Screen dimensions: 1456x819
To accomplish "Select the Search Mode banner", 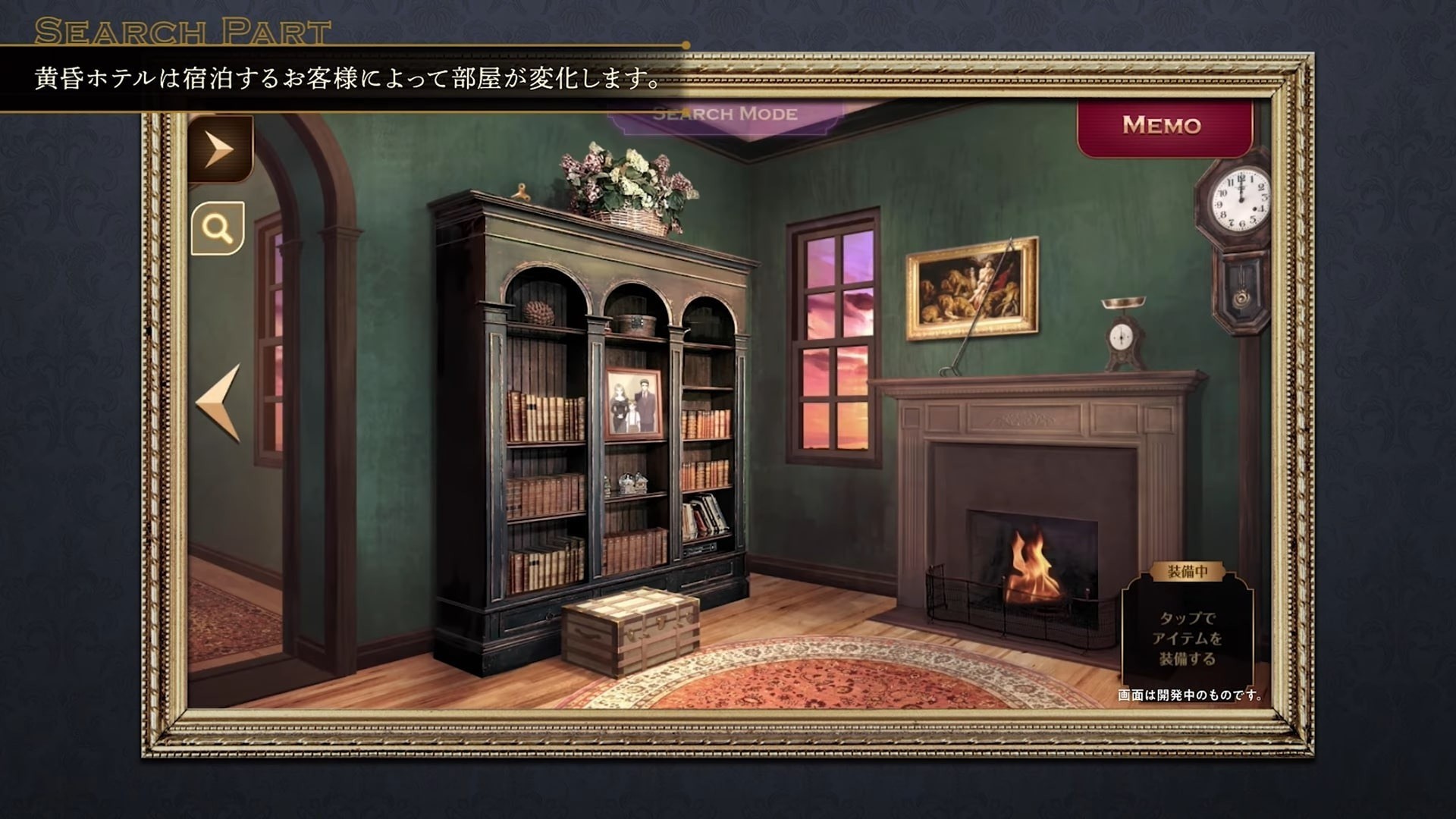I will (x=725, y=115).
